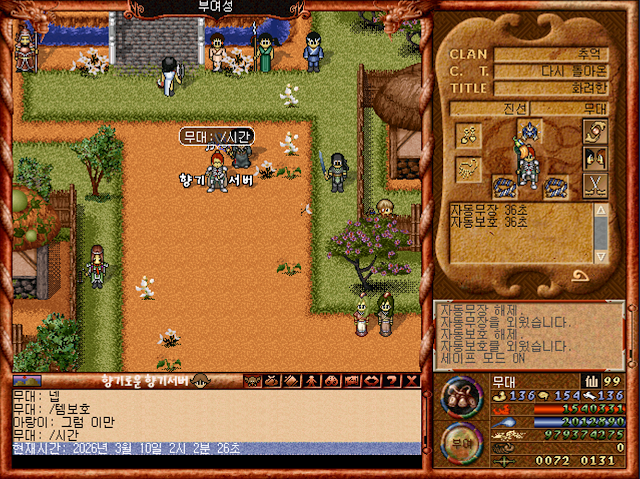640x479 pixels.
Task: Select the coiled rope slot right of character
Action: click(554, 184)
